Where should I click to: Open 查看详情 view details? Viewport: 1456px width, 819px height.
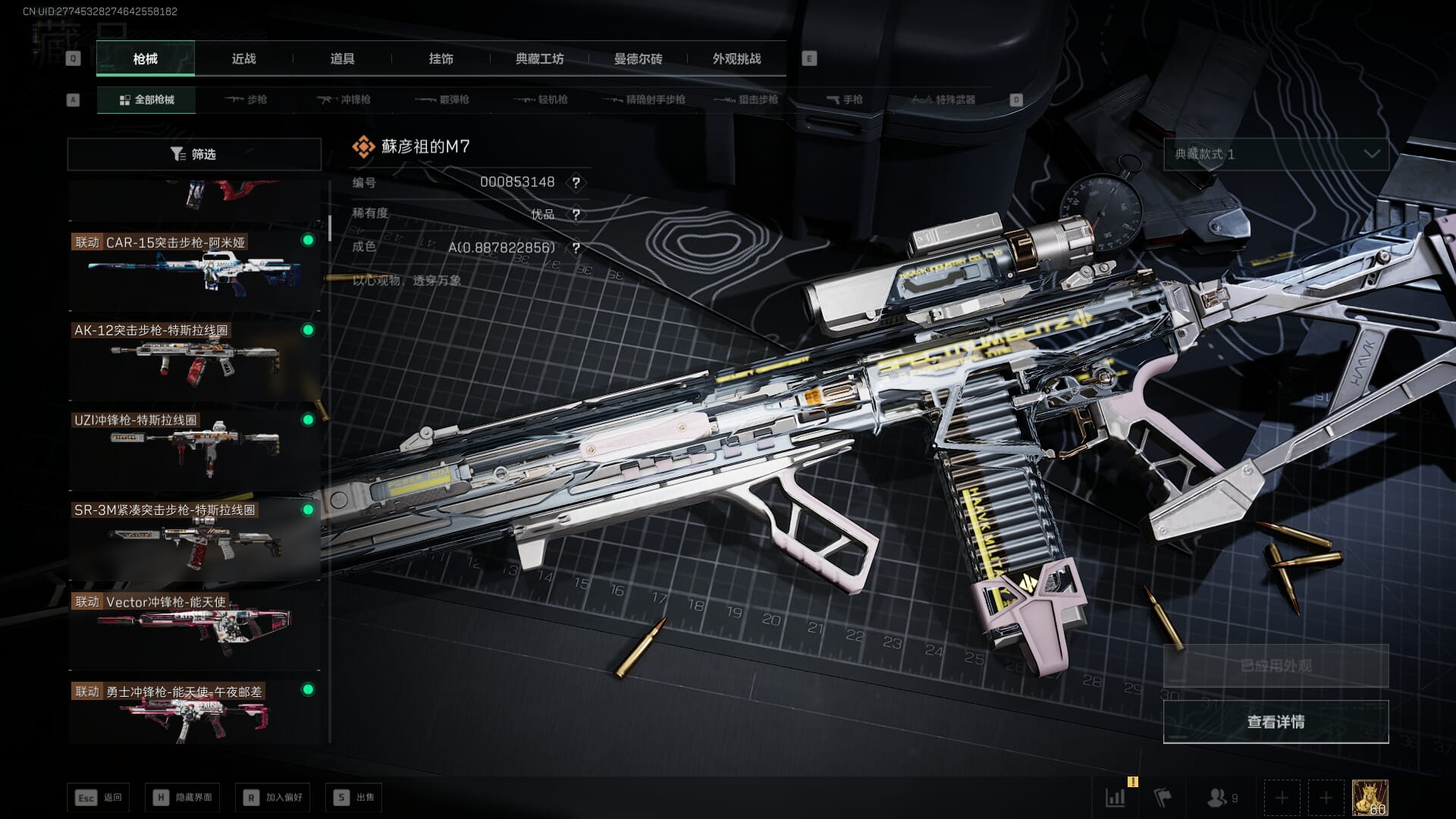[1276, 721]
